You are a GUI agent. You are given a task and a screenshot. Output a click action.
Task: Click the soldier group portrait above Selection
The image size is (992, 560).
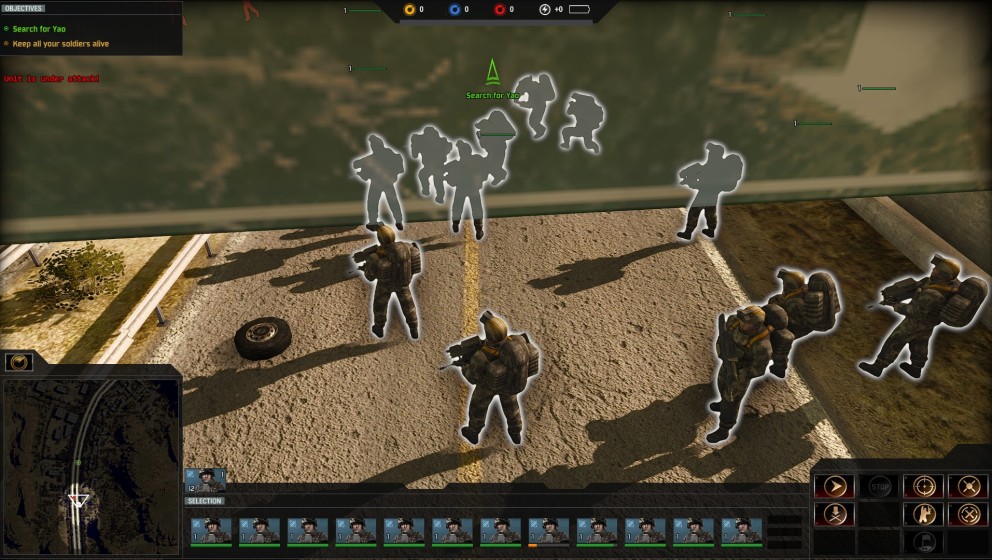pyautogui.click(x=205, y=481)
